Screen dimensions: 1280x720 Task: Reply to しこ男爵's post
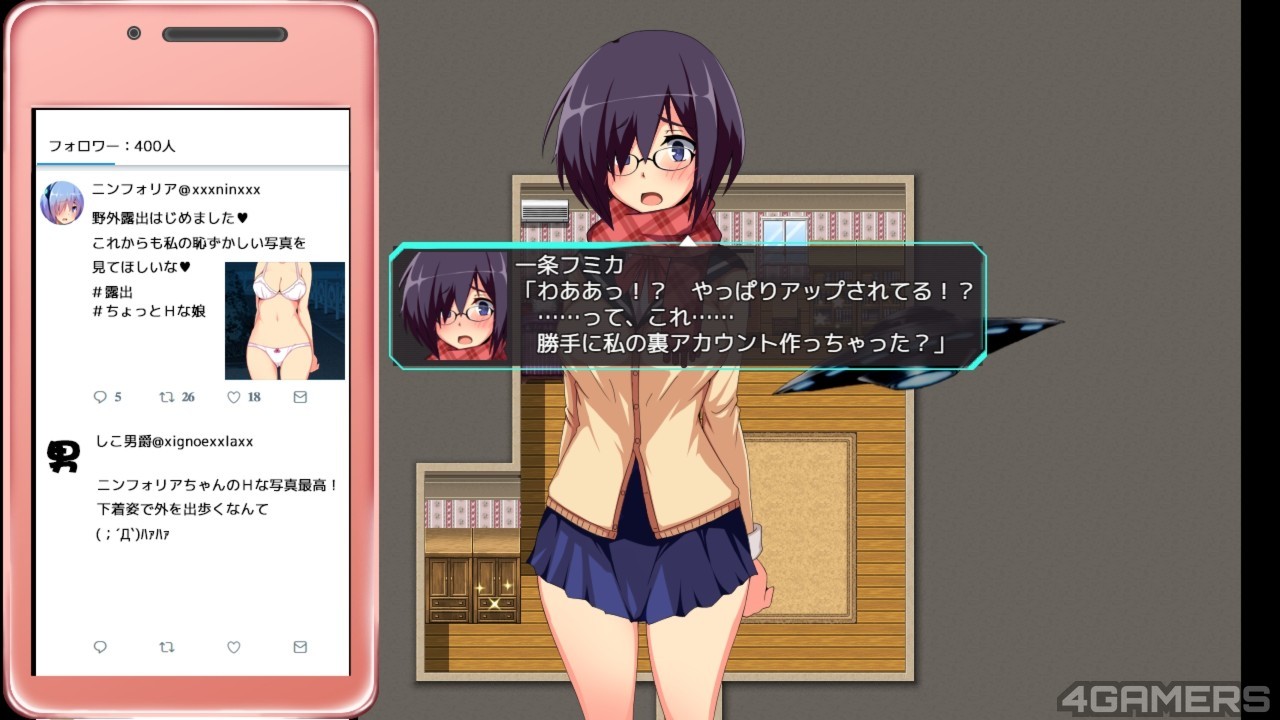[100, 647]
